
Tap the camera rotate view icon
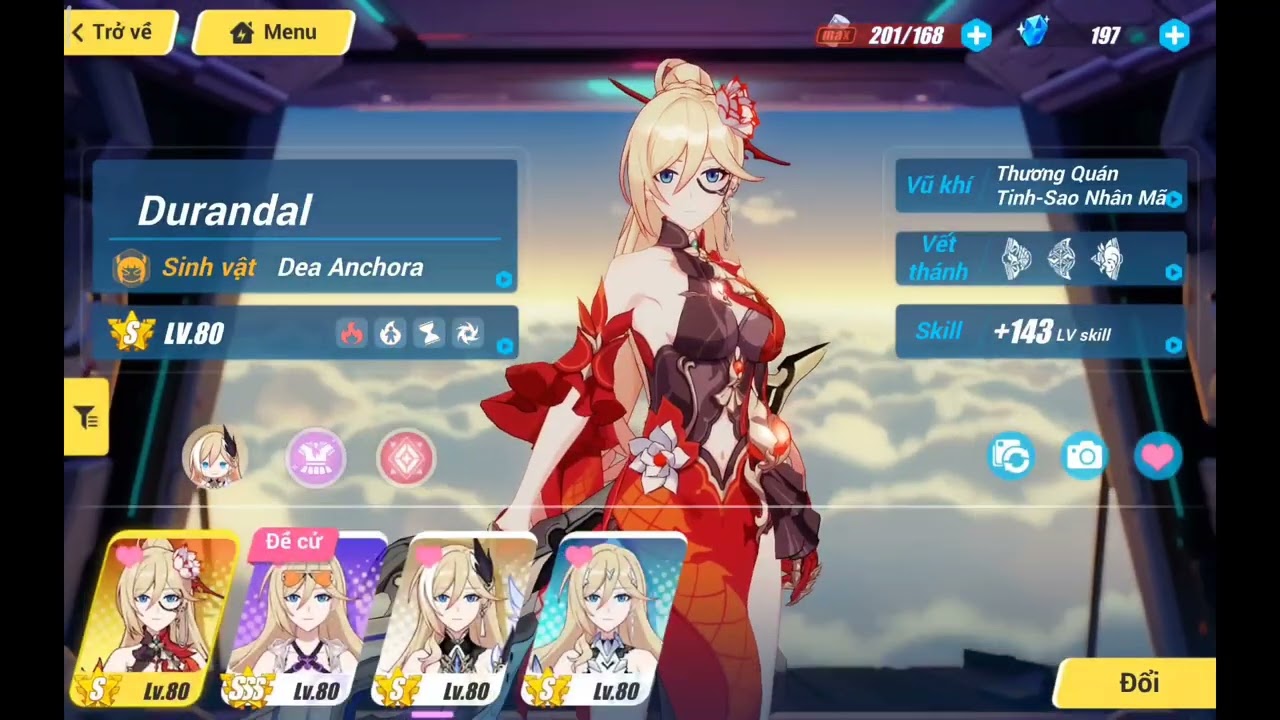tap(1010, 458)
